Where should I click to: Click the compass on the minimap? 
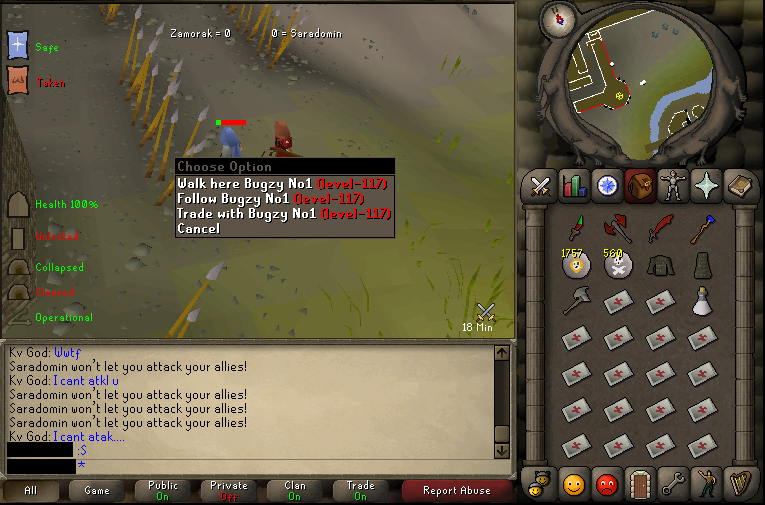(557, 17)
